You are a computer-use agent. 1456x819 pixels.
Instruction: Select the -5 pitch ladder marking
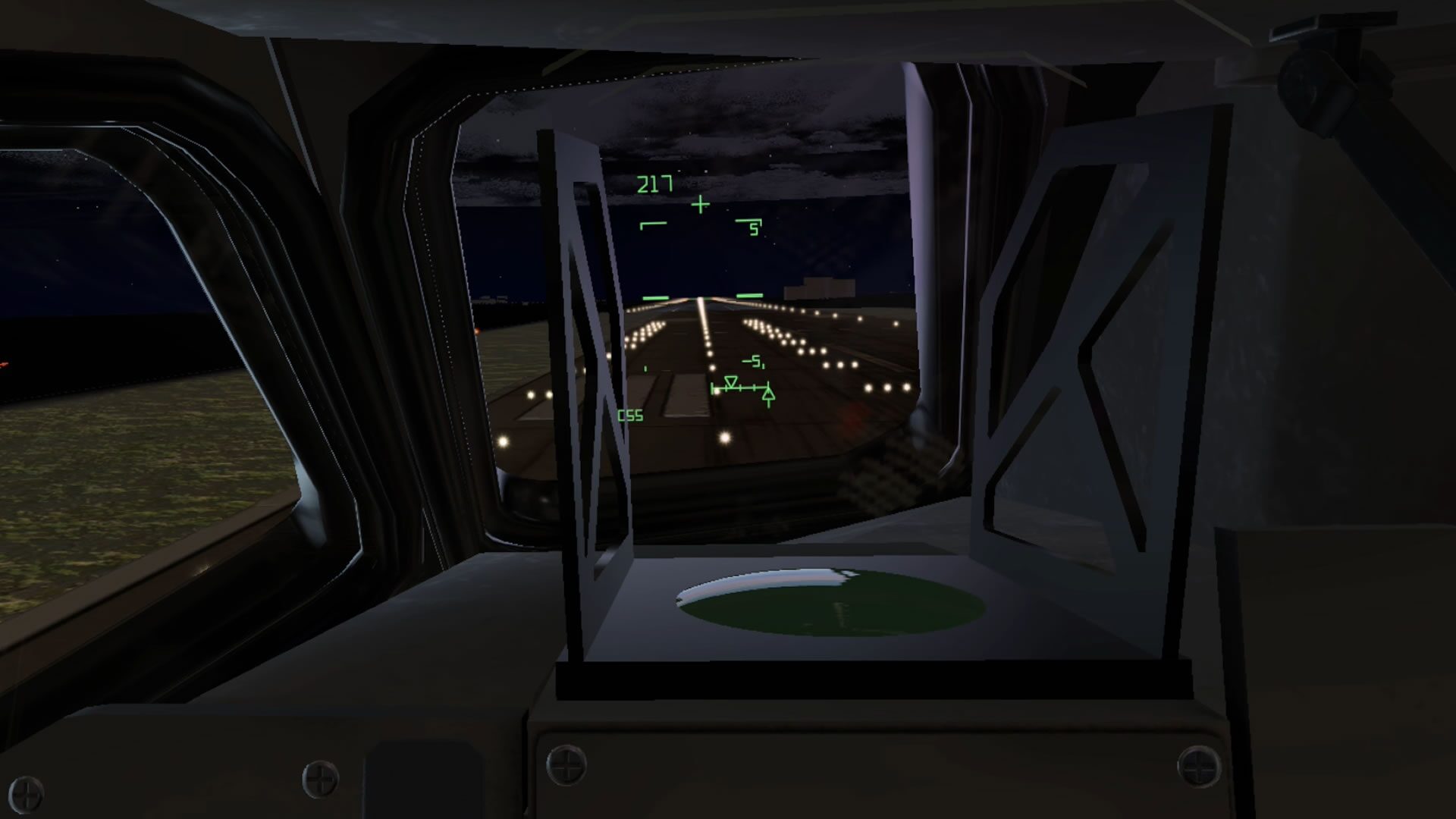(x=754, y=362)
